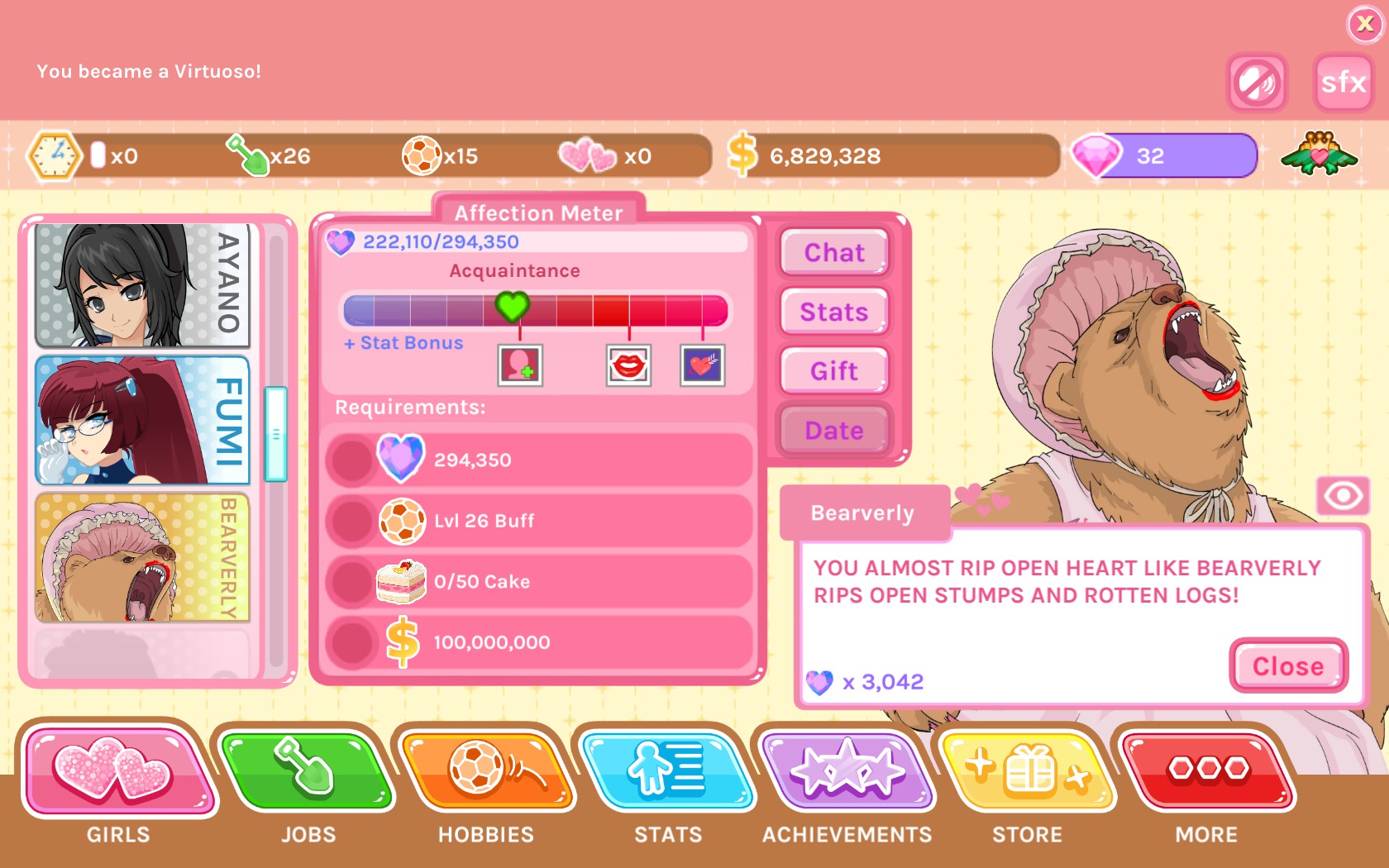Click the lips kiss milestone icon
1389x868 pixels.
(x=630, y=365)
